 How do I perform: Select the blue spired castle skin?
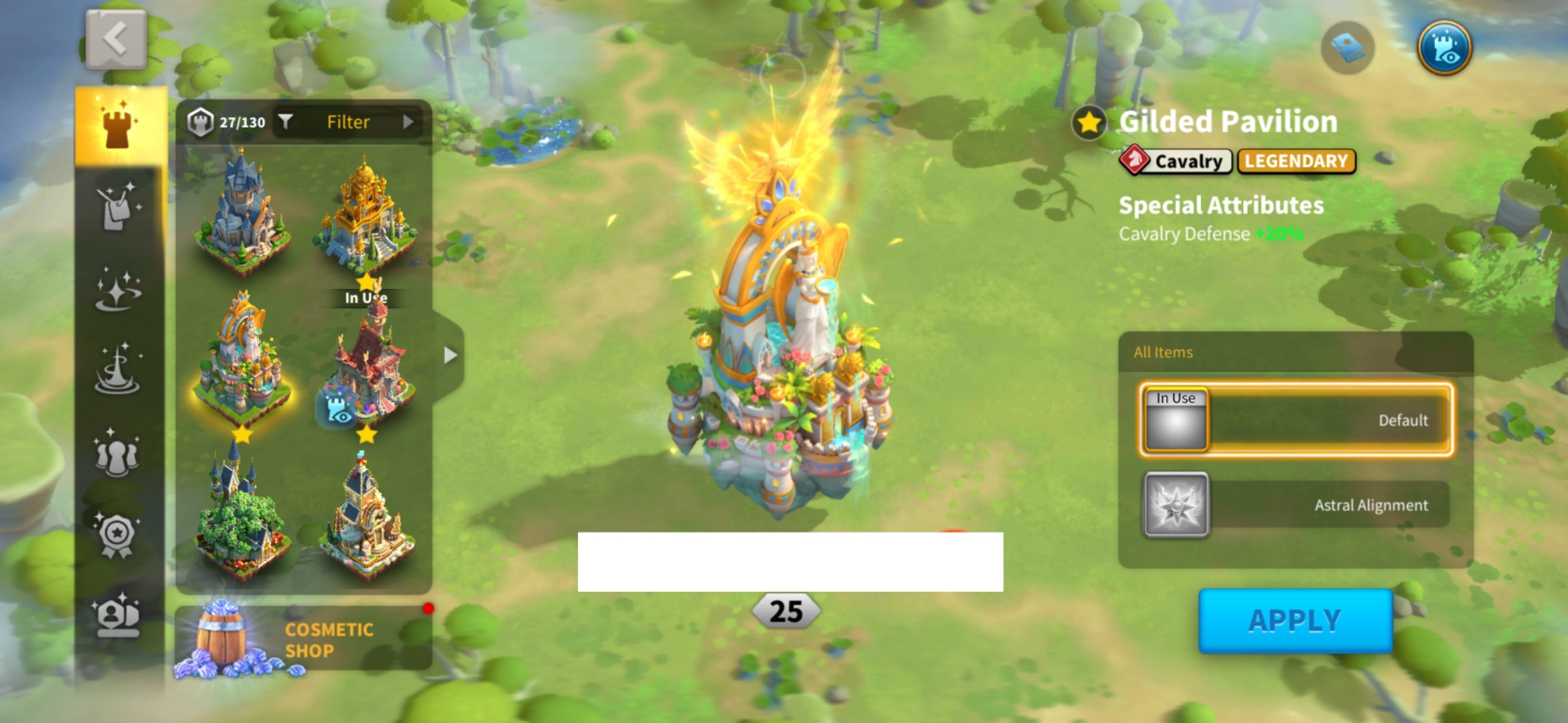[x=242, y=213]
